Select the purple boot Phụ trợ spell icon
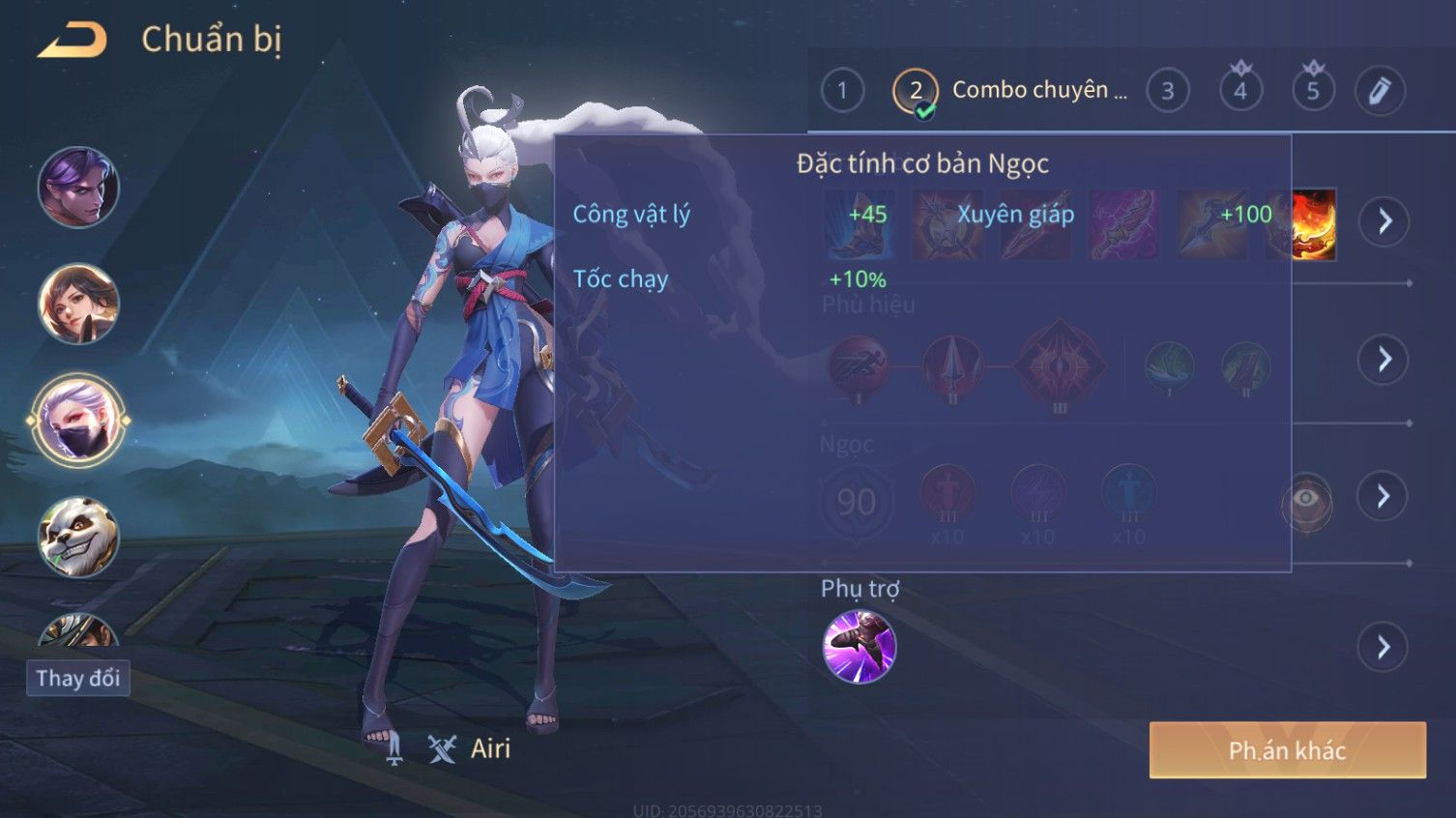 tap(859, 647)
